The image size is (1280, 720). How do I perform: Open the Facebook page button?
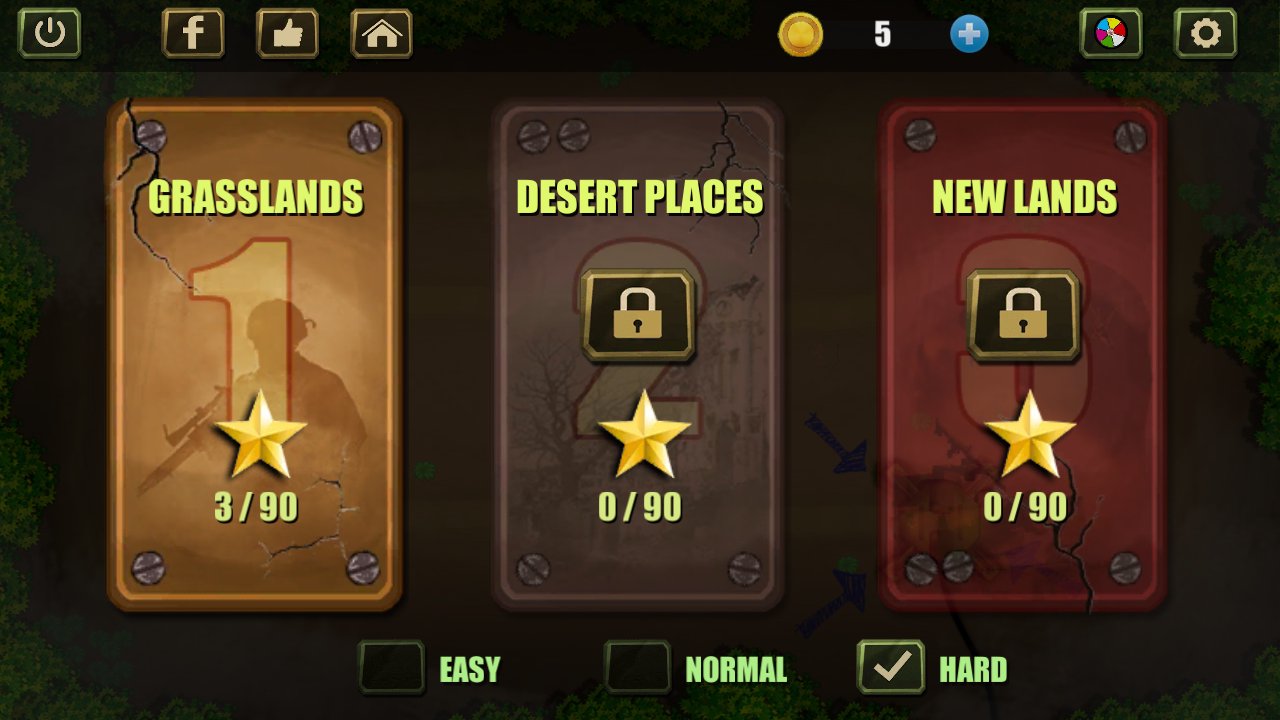tap(193, 33)
